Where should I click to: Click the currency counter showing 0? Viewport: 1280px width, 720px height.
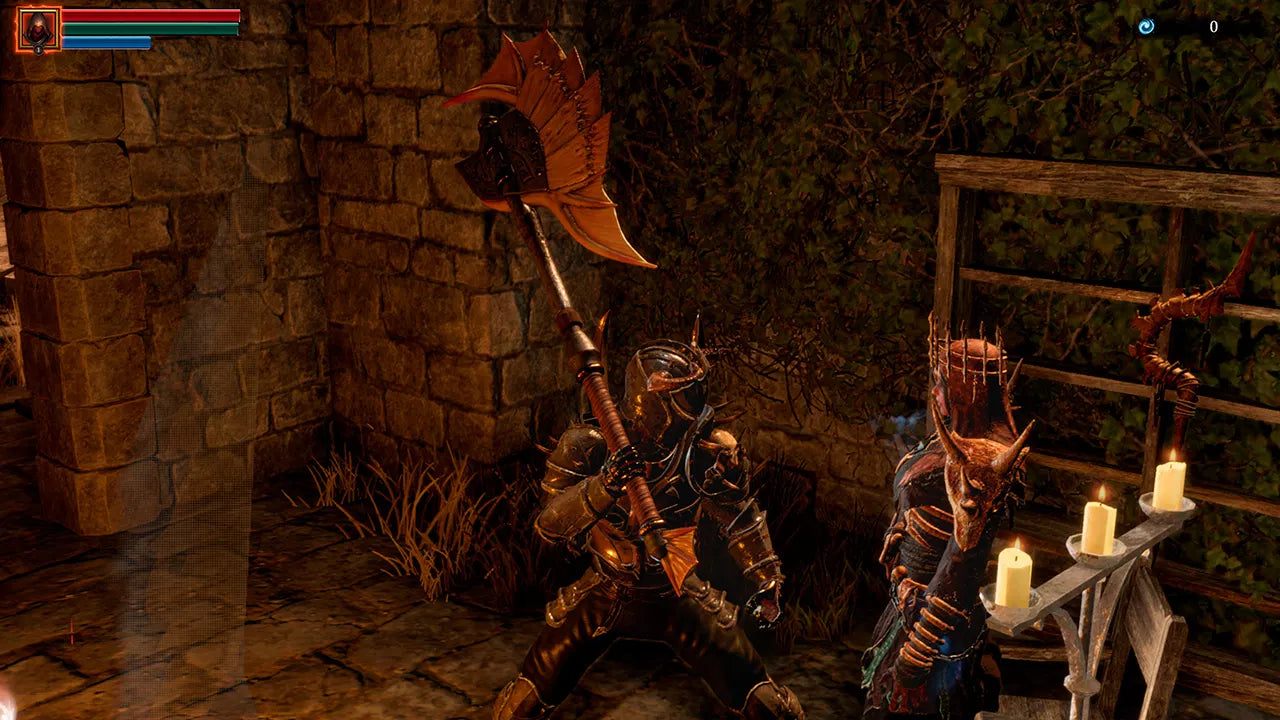1214,26
